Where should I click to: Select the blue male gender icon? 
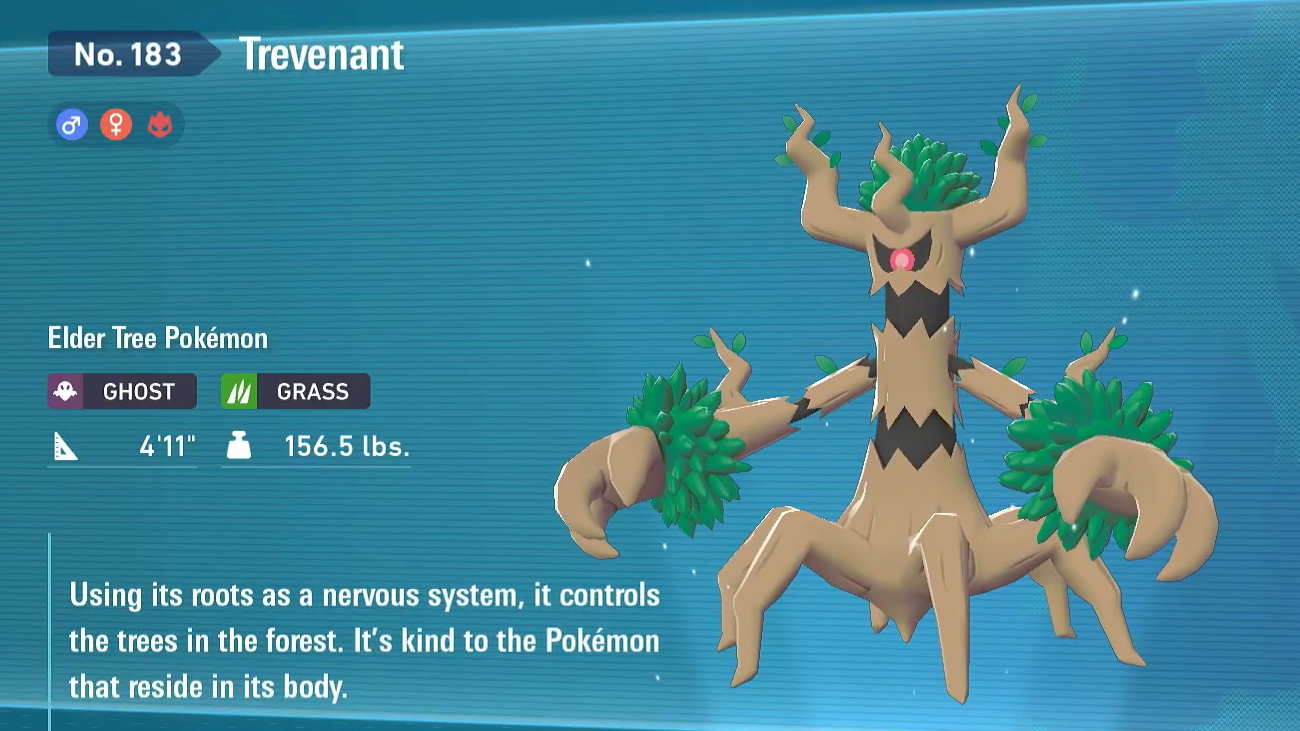71,125
